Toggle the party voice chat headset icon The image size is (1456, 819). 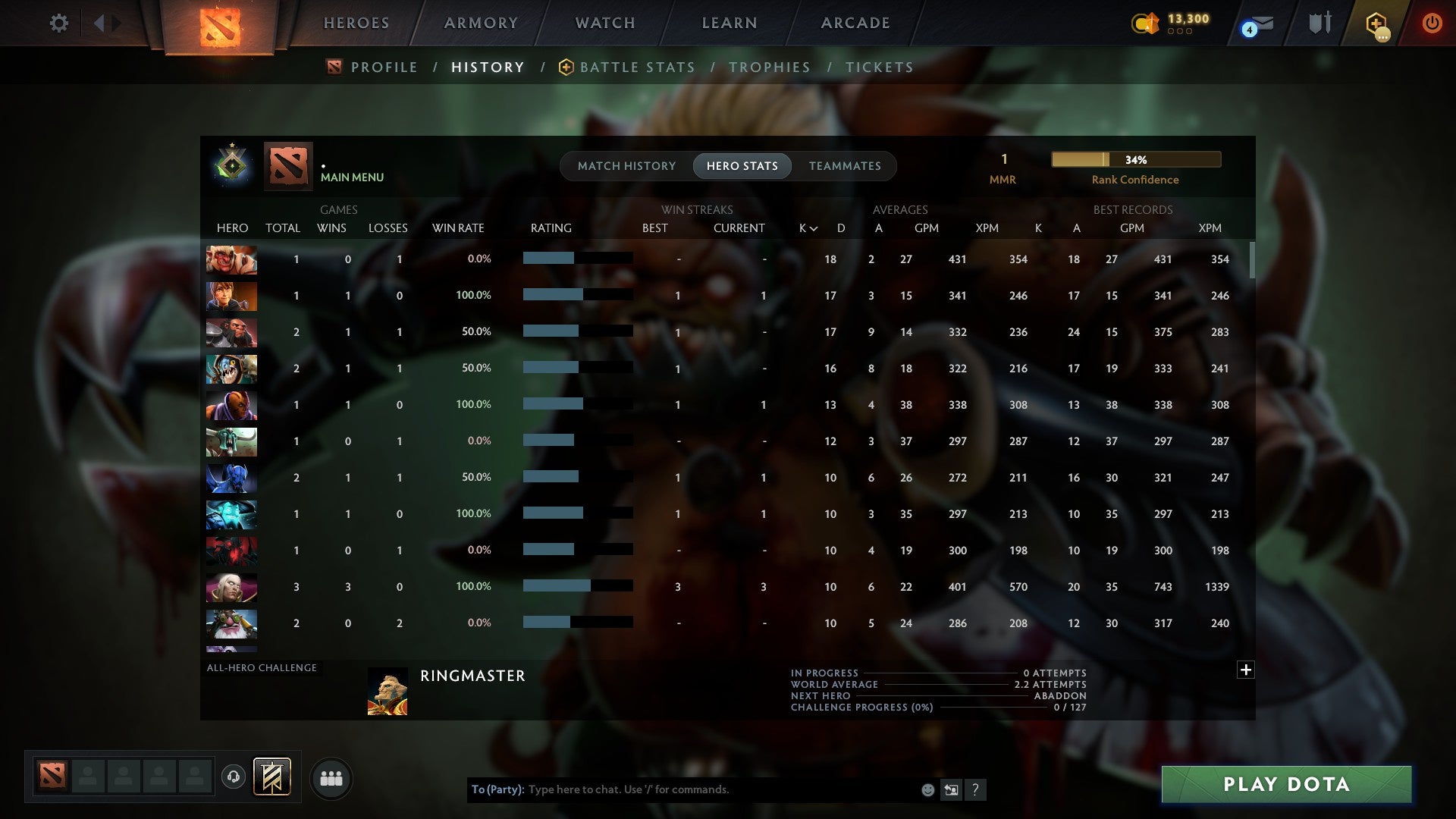(x=234, y=774)
